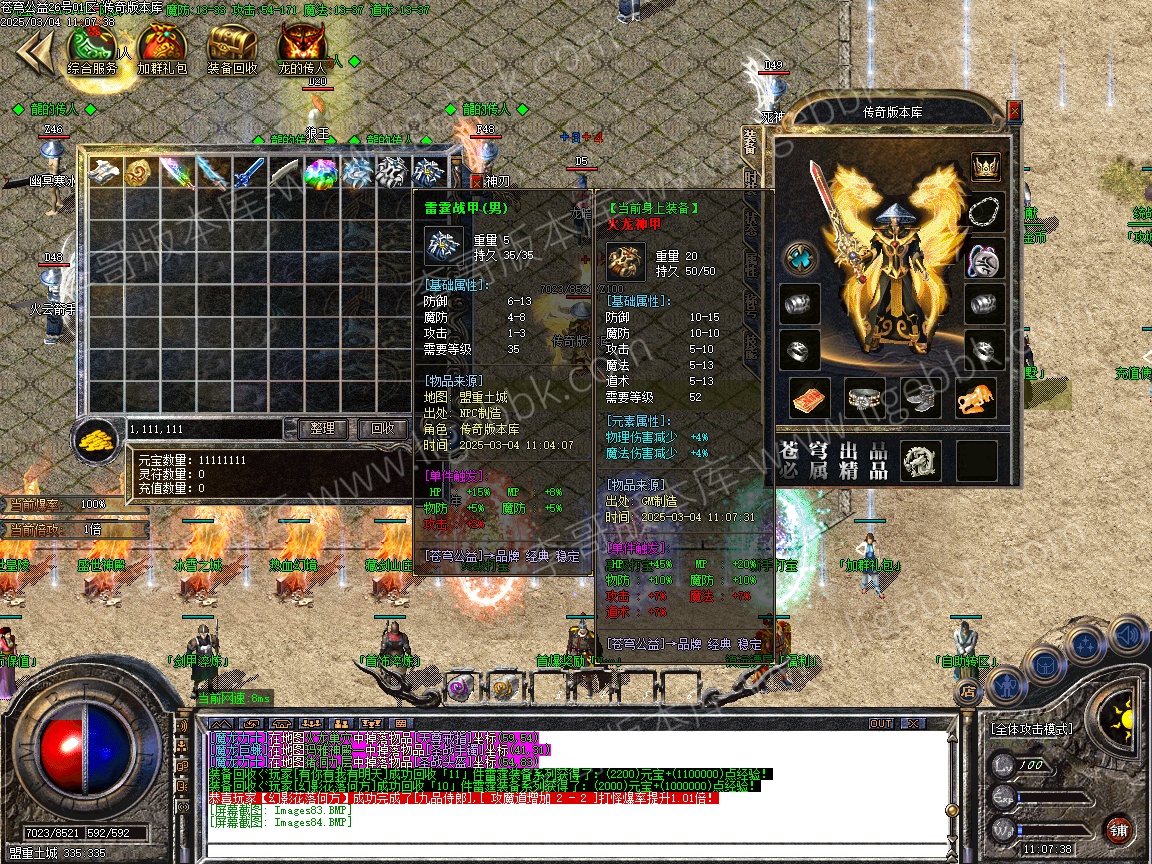Collapse the top menu with the double arrow
Image resolution: width=1152 pixels, height=864 pixels.
(33, 52)
